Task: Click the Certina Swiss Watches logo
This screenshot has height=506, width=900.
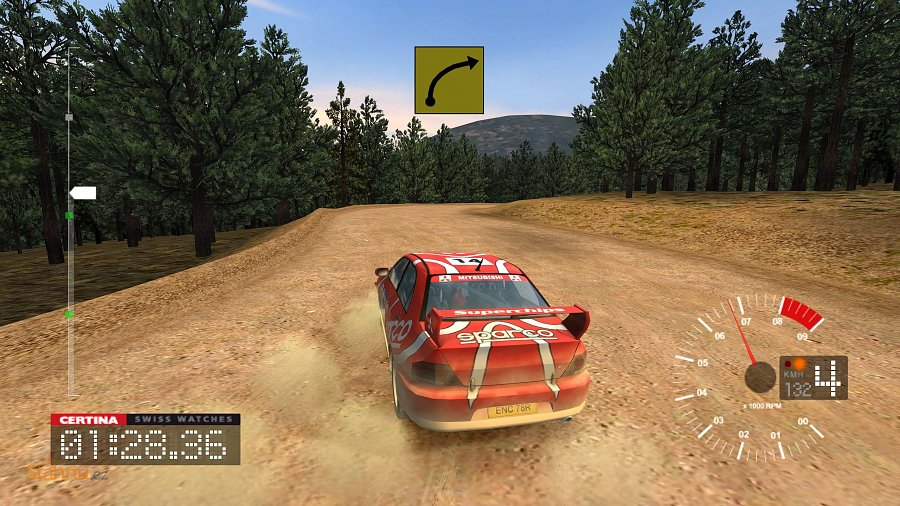Action: [x=145, y=419]
